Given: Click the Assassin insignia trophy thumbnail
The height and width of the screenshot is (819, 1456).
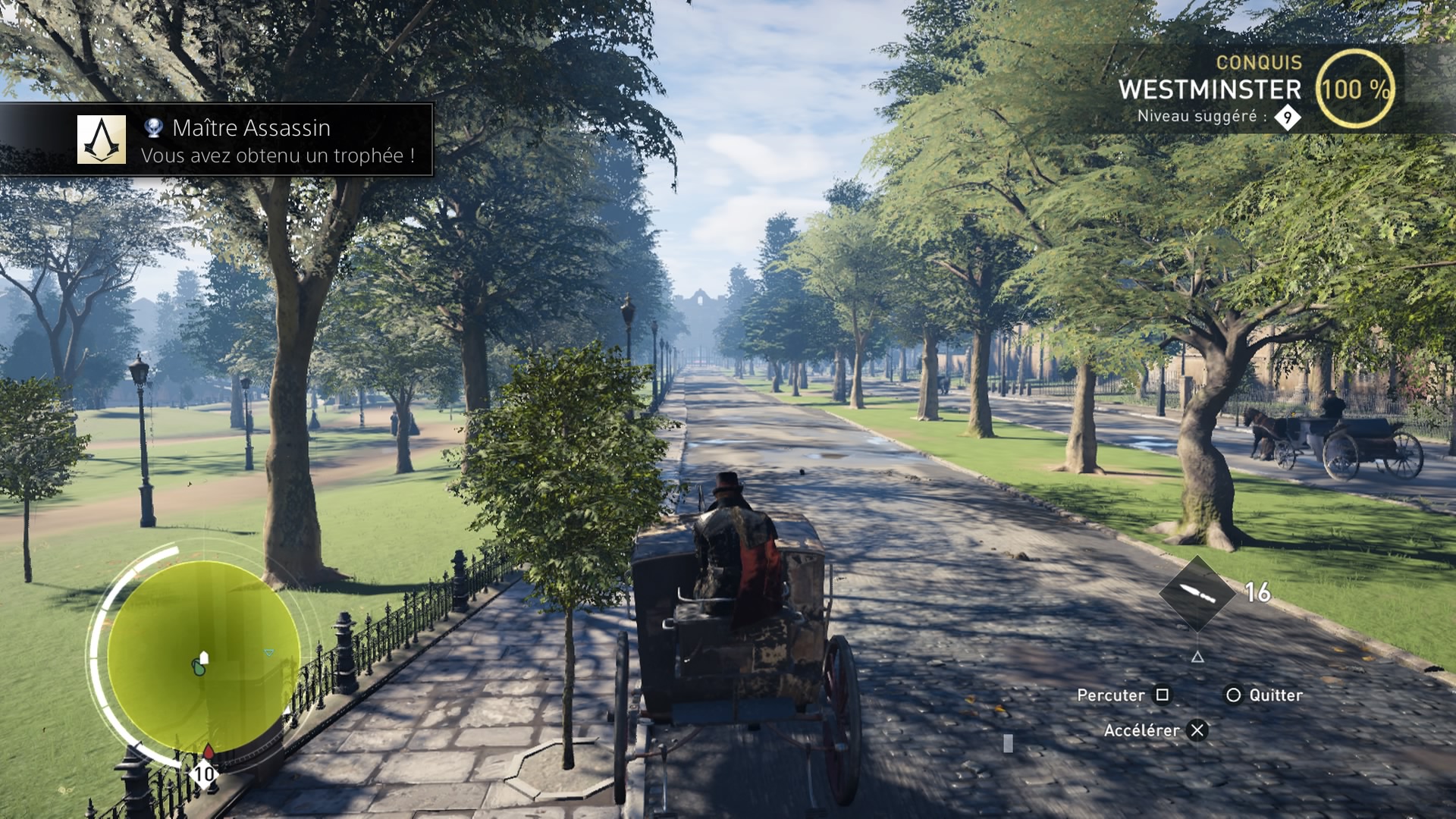Looking at the screenshot, I should (102, 140).
